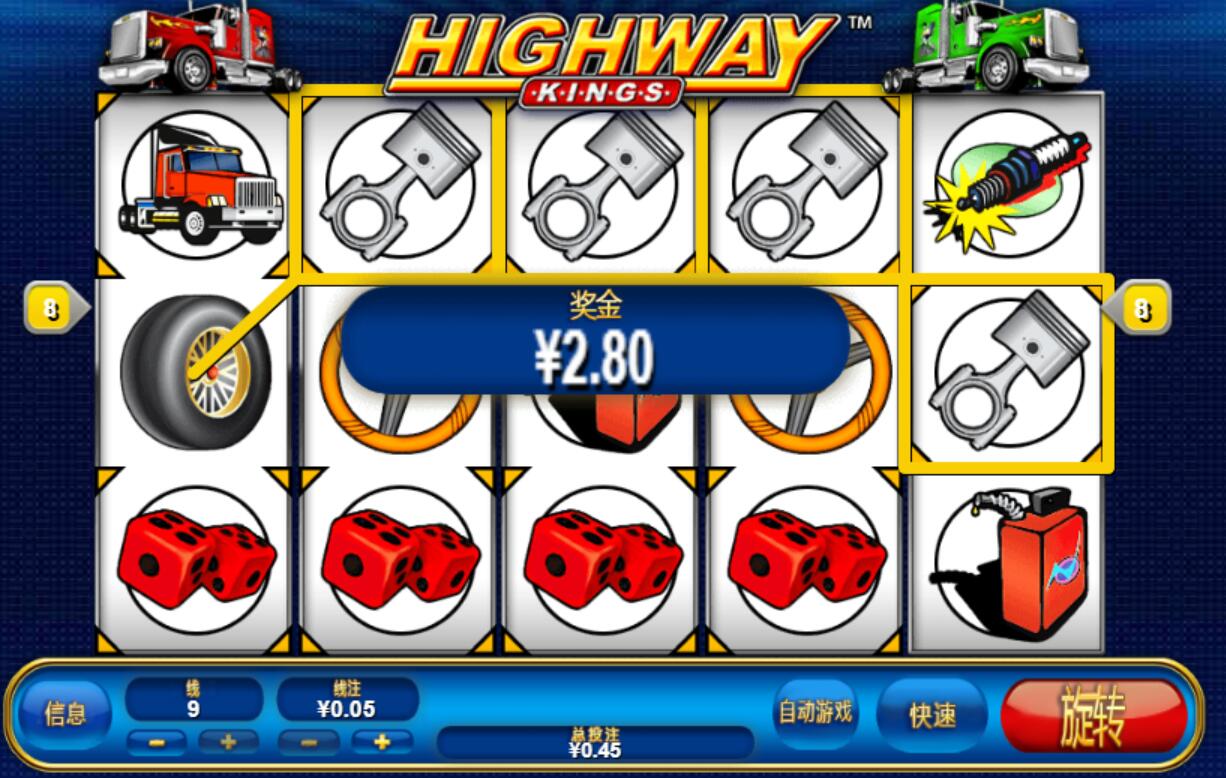Decrease the number of paylines (线)
1226x778 pixels.
point(155,742)
